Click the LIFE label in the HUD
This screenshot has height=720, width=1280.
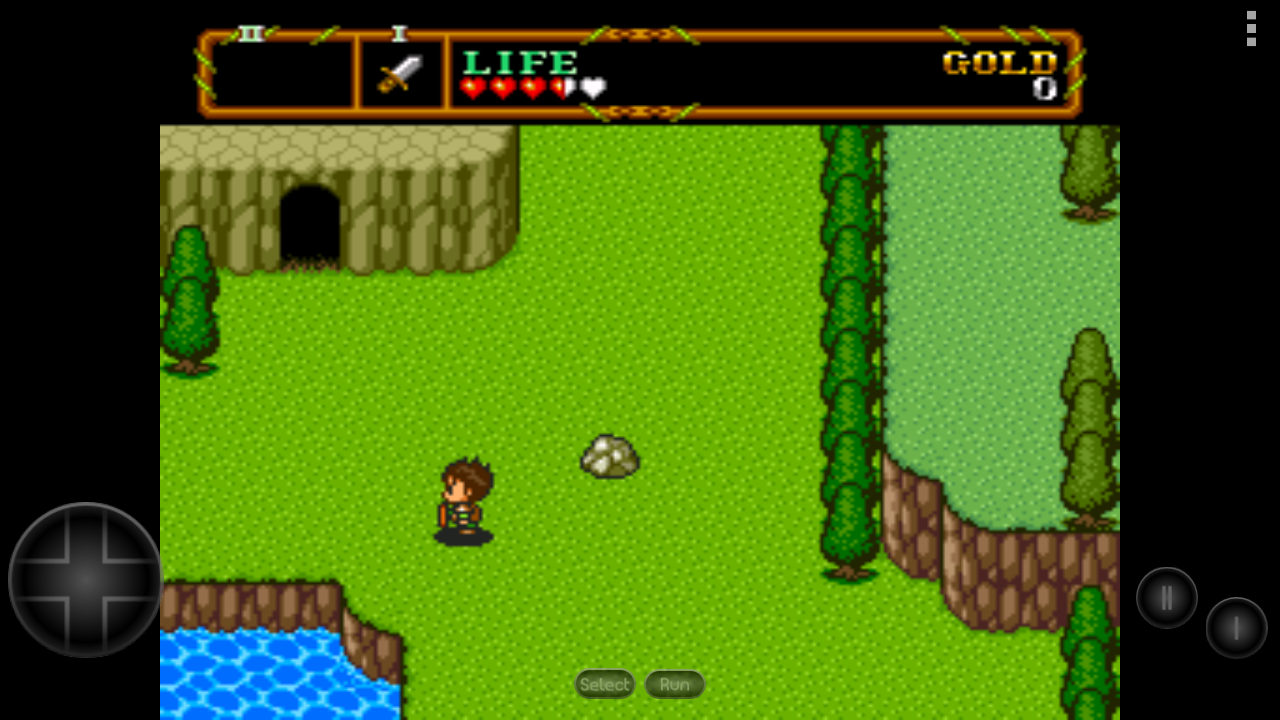[x=520, y=62]
